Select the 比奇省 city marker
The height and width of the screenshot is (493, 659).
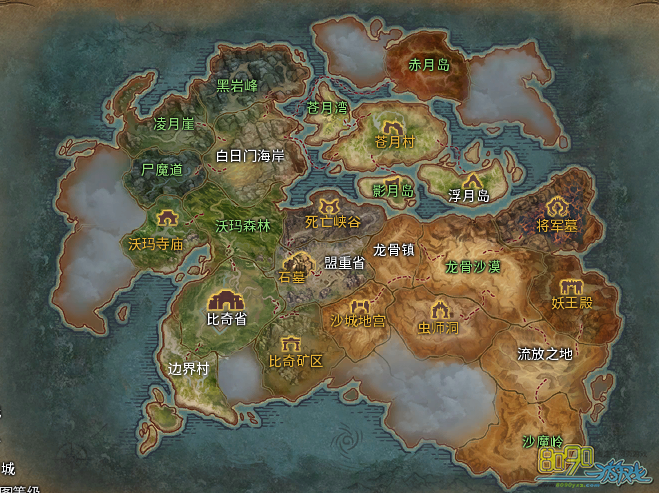pos(226,299)
